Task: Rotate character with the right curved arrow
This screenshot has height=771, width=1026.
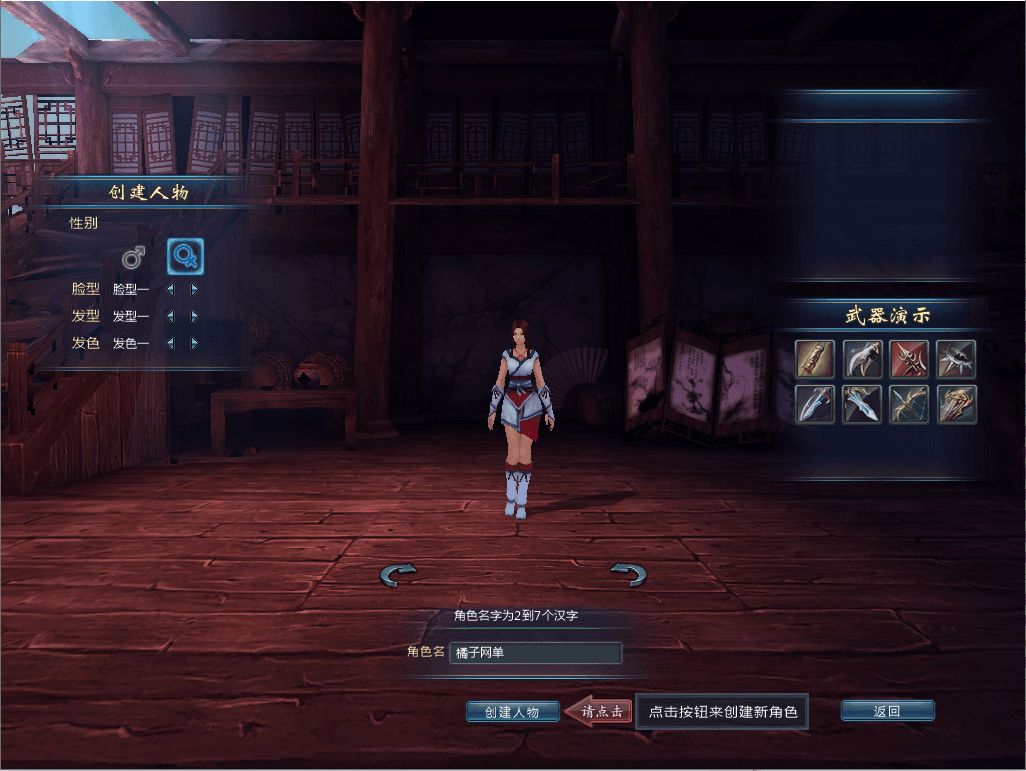Action: 628,574
